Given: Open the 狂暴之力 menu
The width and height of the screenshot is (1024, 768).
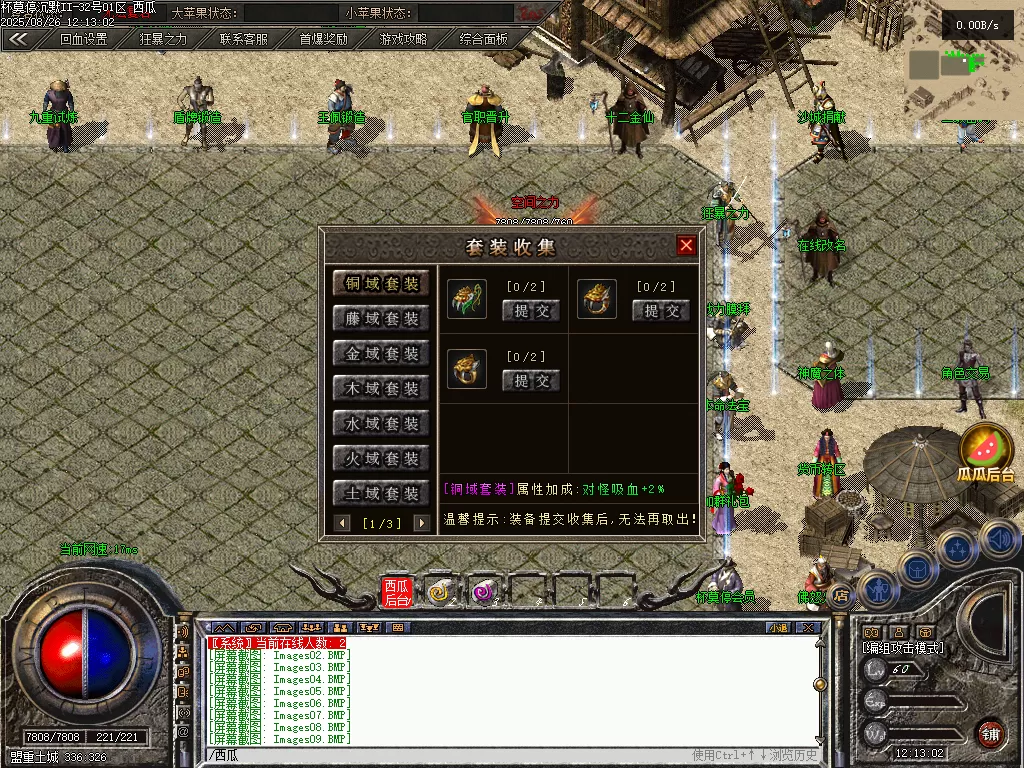Looking at the screenshot, I should point(163,40).
